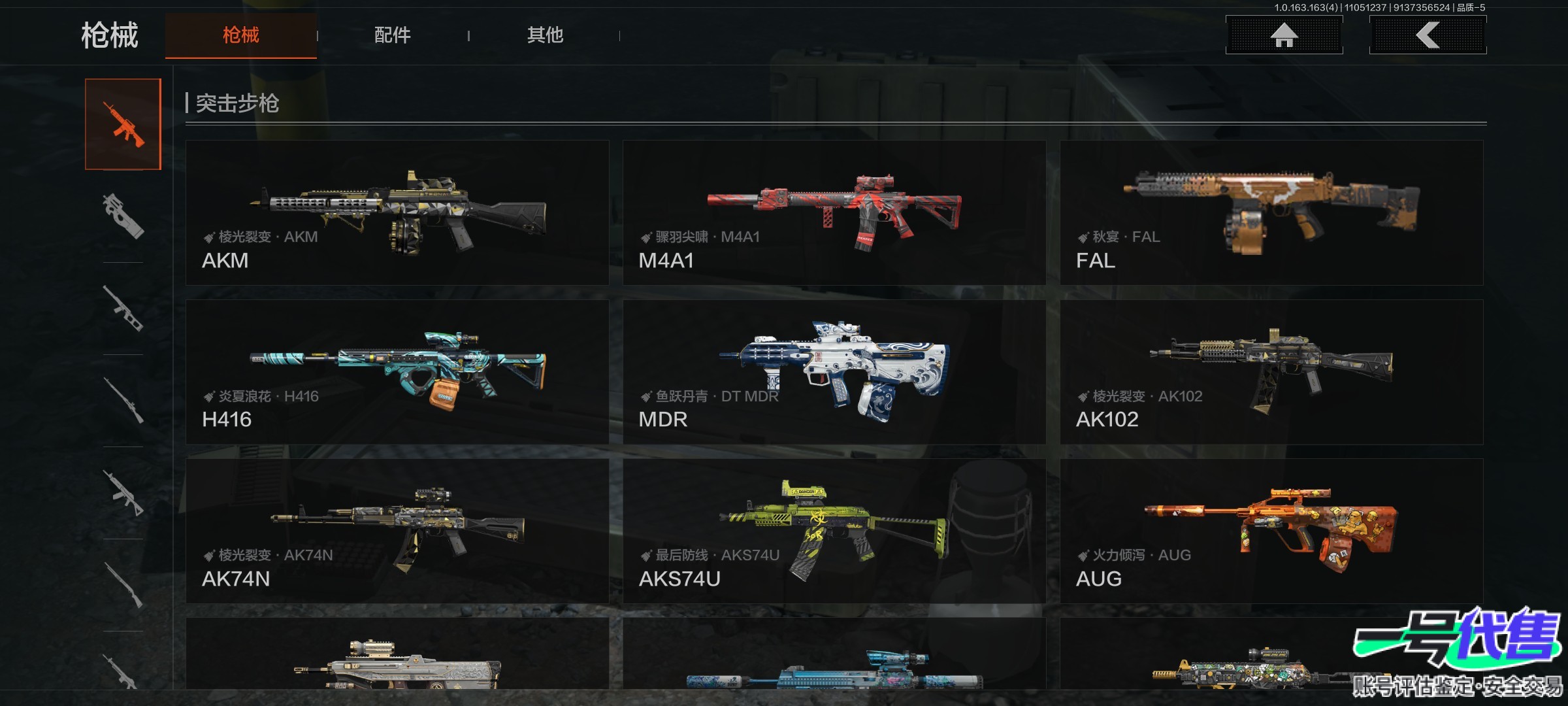Image resolution: width=1568 pixels, height=706 pixels.
Task: Choose the teal H416 weapon card
Action: pyautogui.click(x=397, y=372)
